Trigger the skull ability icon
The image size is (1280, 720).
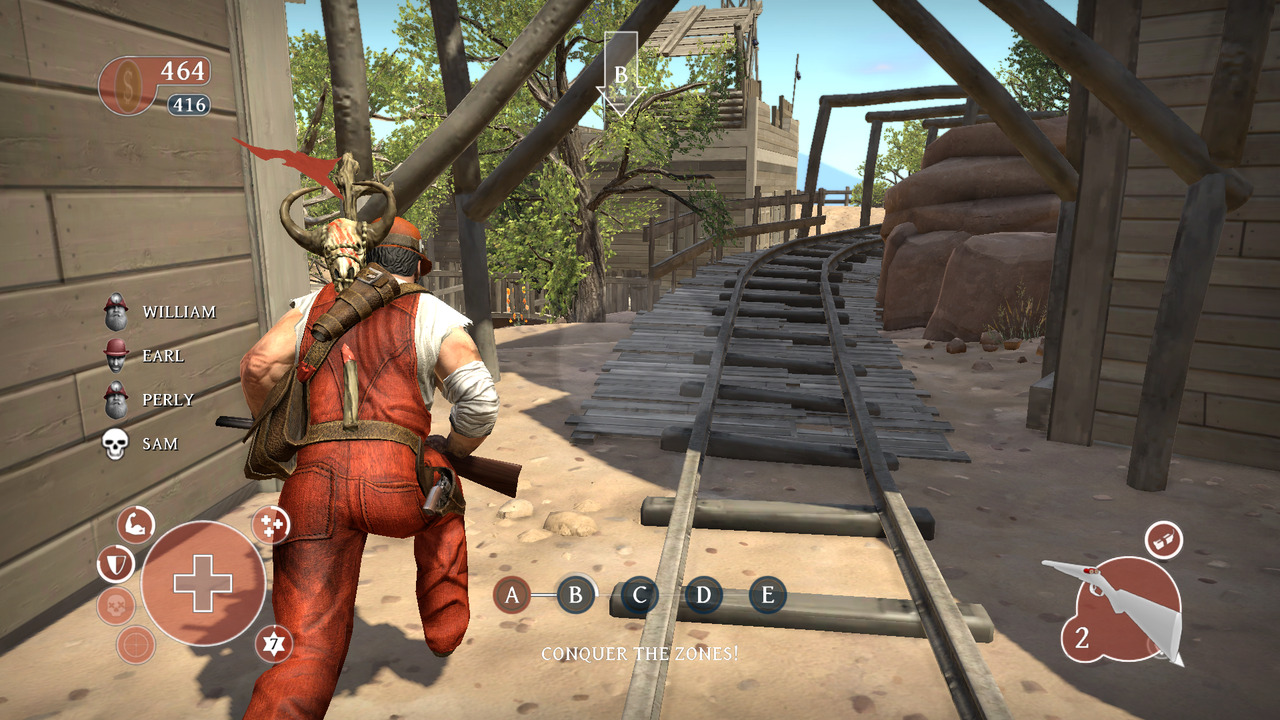click(116, 606)
